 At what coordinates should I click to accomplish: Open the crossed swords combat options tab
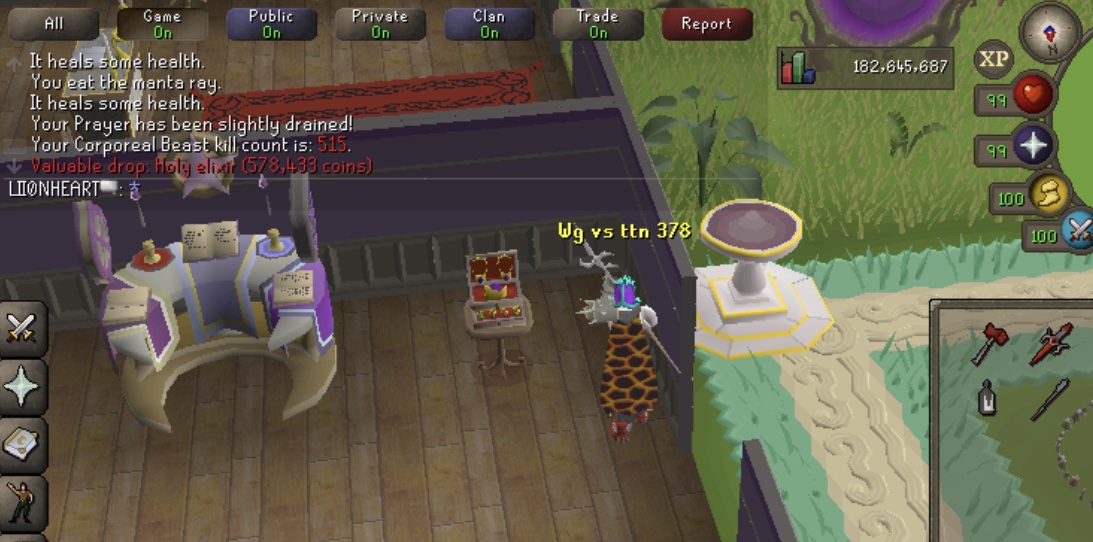pos(22,328)
